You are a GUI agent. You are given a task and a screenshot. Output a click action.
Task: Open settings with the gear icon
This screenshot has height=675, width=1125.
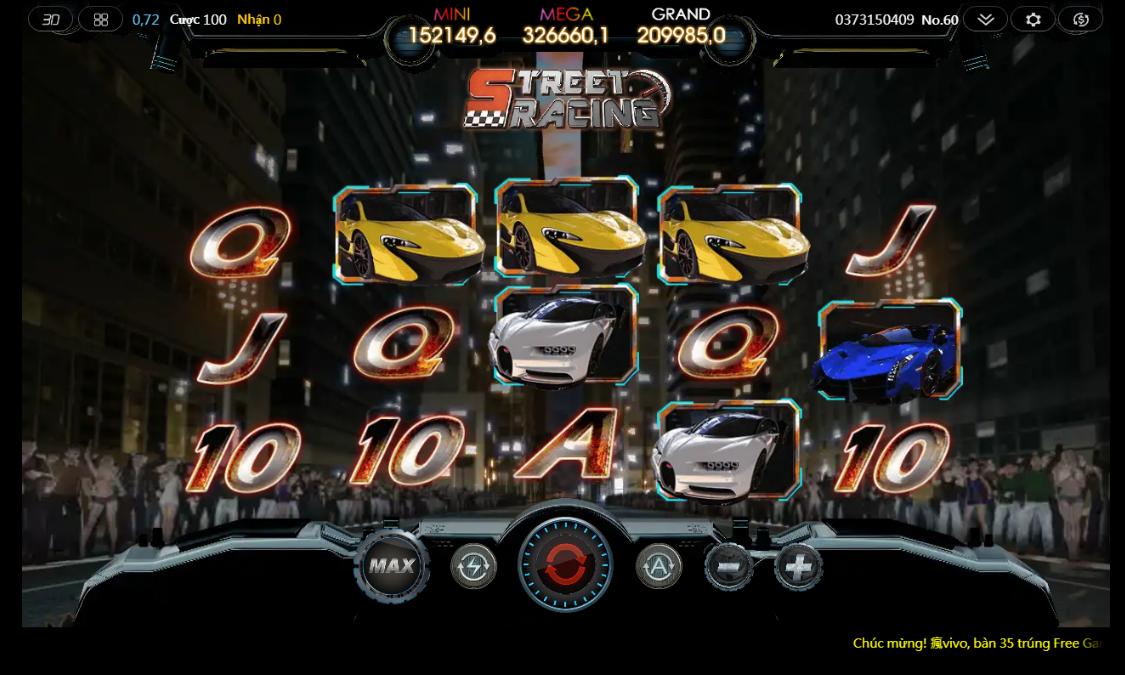1033,19
